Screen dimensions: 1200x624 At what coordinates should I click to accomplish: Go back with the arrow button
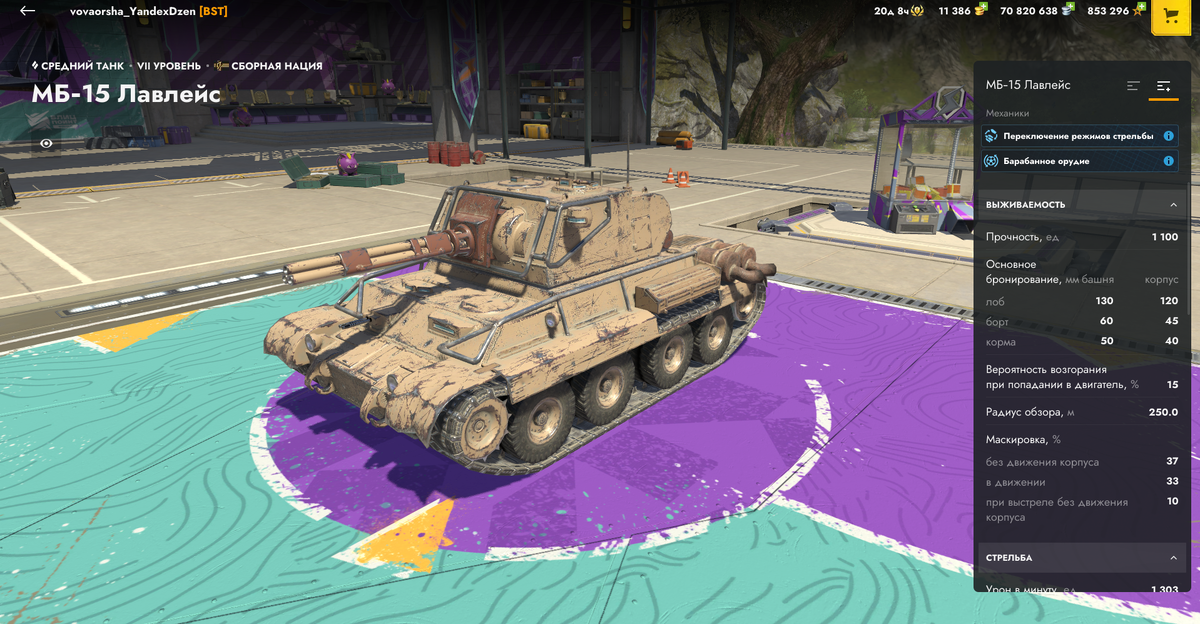click(x=27, y=11)
